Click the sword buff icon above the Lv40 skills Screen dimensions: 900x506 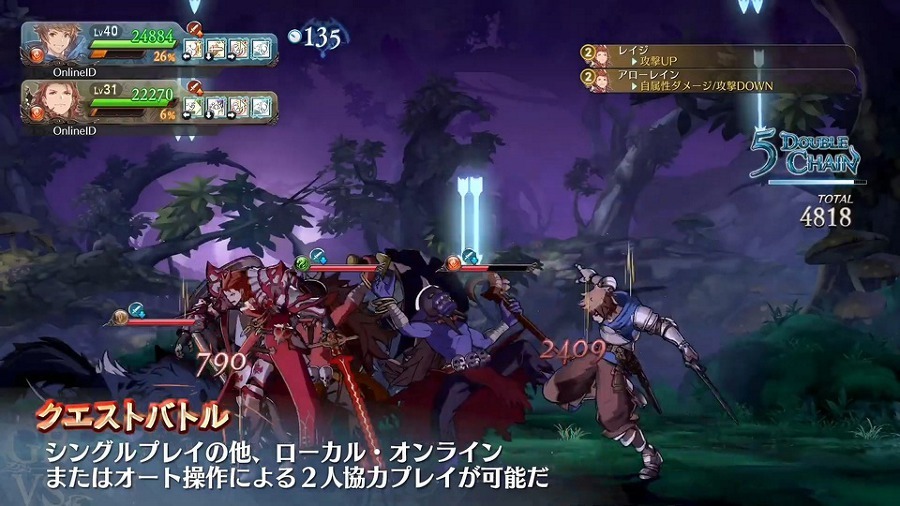[x=194, y=29]
